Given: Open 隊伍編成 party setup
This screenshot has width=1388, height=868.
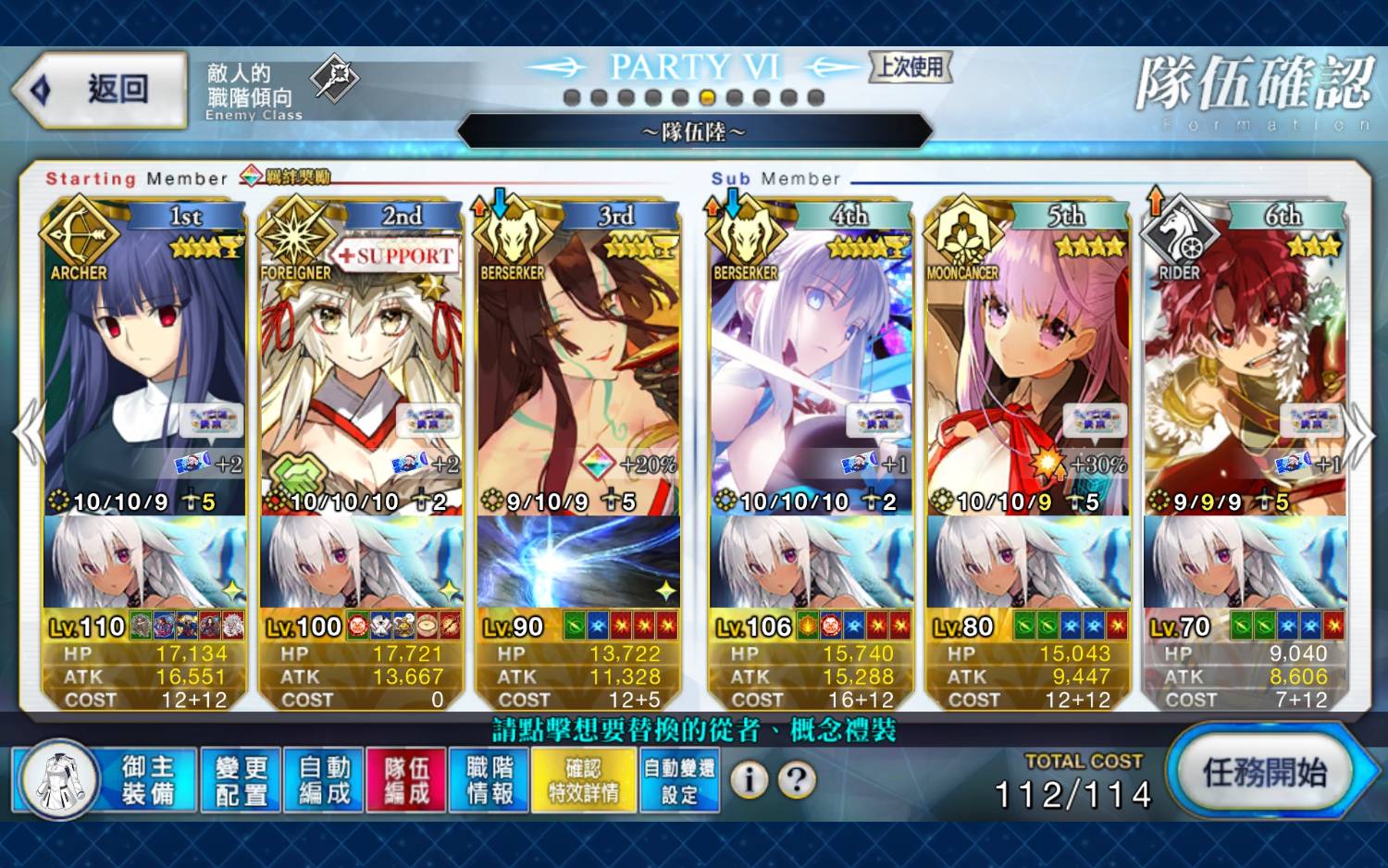Looking at the screenshot, I should 407,780.
